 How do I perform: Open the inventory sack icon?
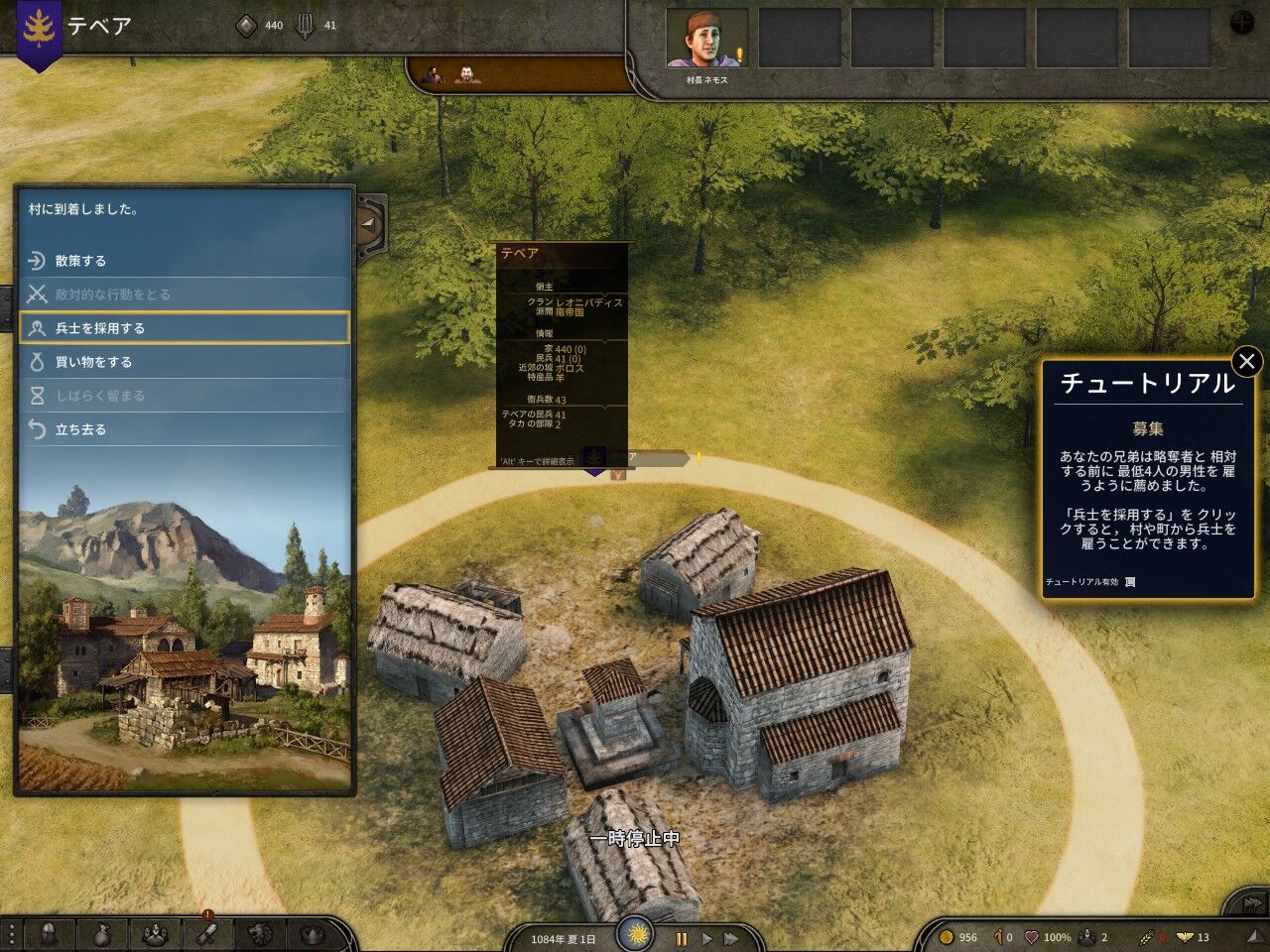(101, 933)
